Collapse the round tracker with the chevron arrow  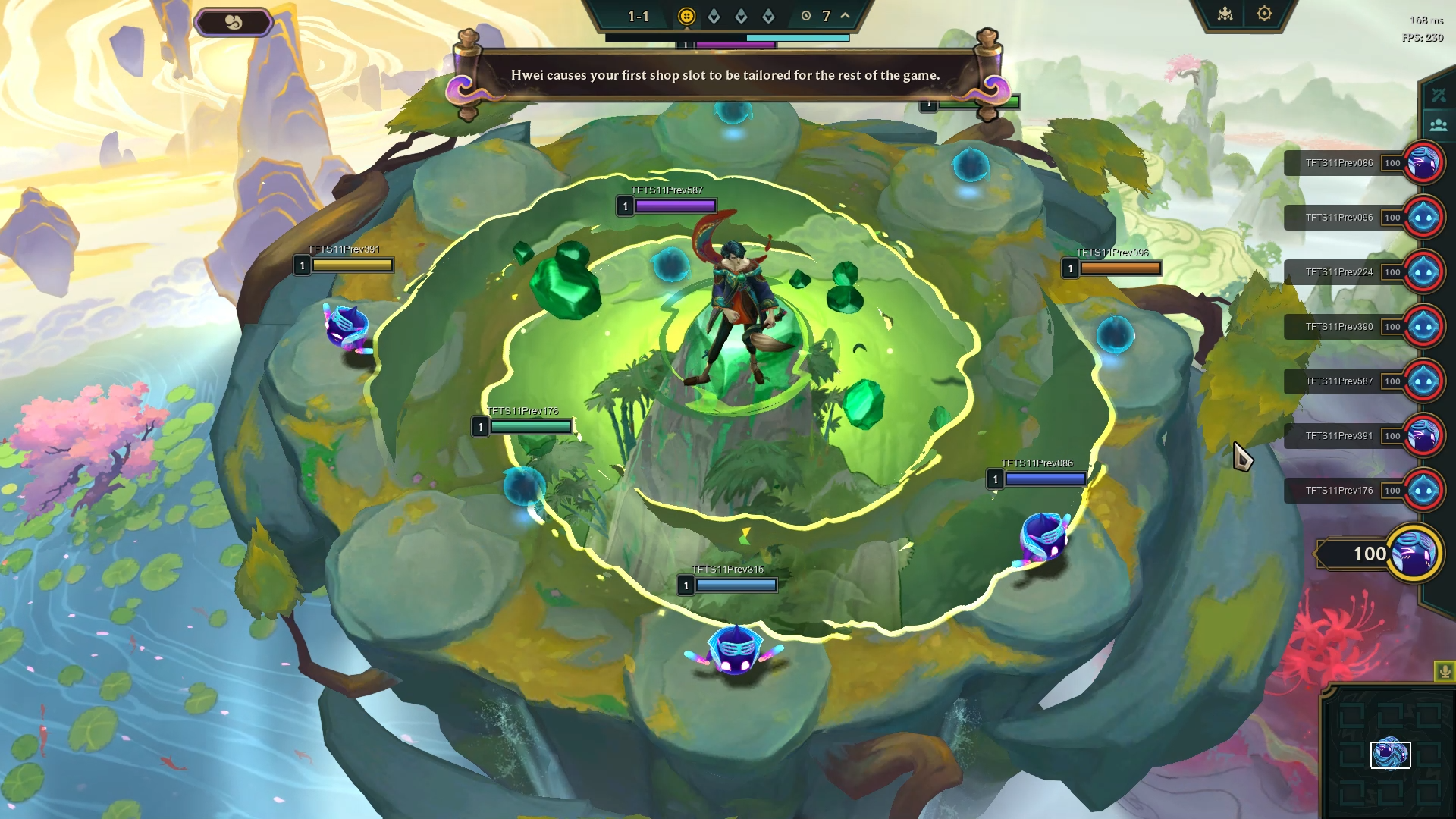coord(844,15)
